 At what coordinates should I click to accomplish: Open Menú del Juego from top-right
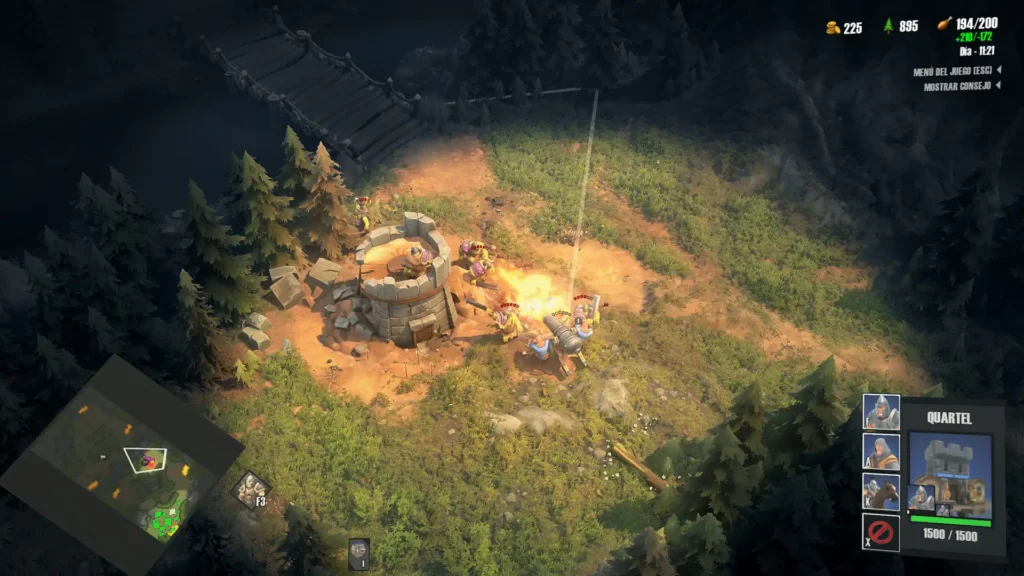(955, 71)
